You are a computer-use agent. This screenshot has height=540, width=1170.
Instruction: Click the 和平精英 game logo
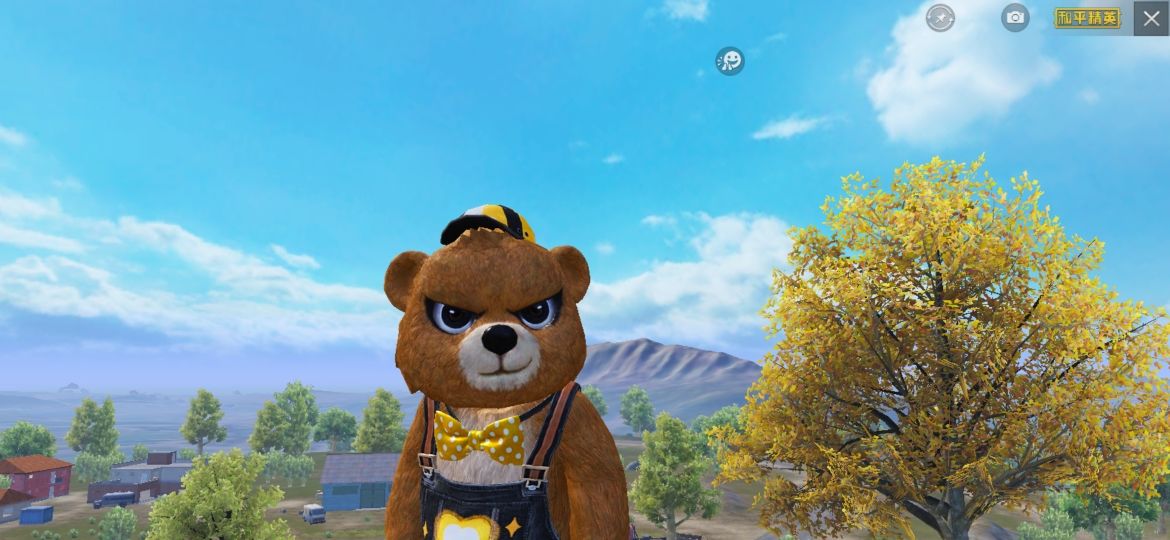(1088, 18)
